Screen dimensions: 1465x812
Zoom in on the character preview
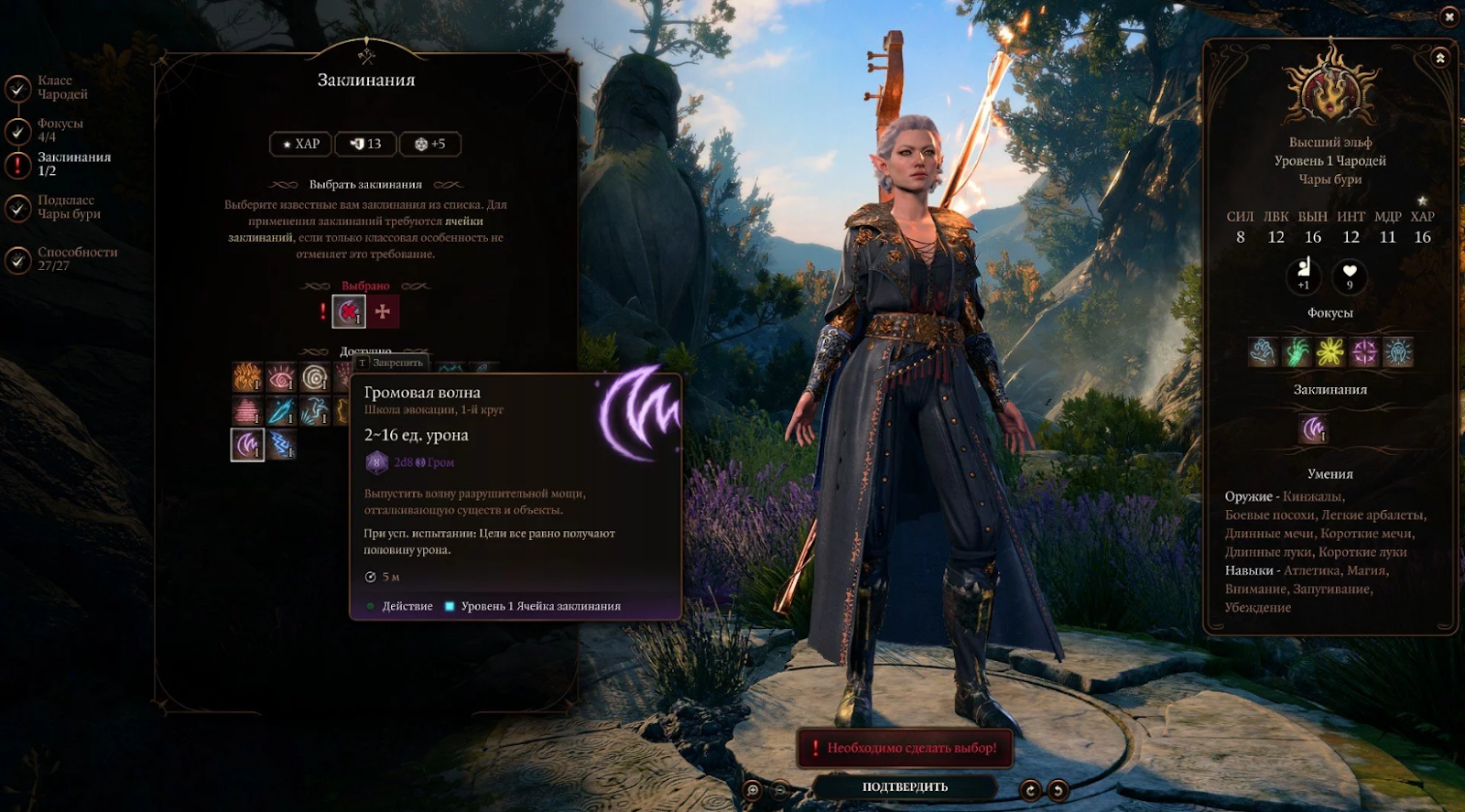[753, 789]
